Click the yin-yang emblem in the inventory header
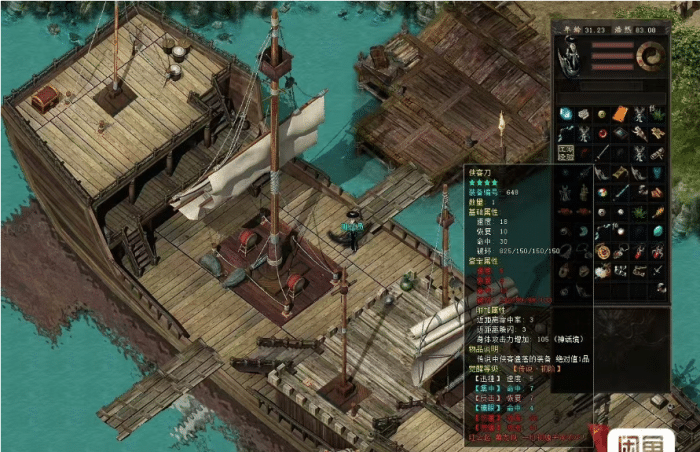 649,57
